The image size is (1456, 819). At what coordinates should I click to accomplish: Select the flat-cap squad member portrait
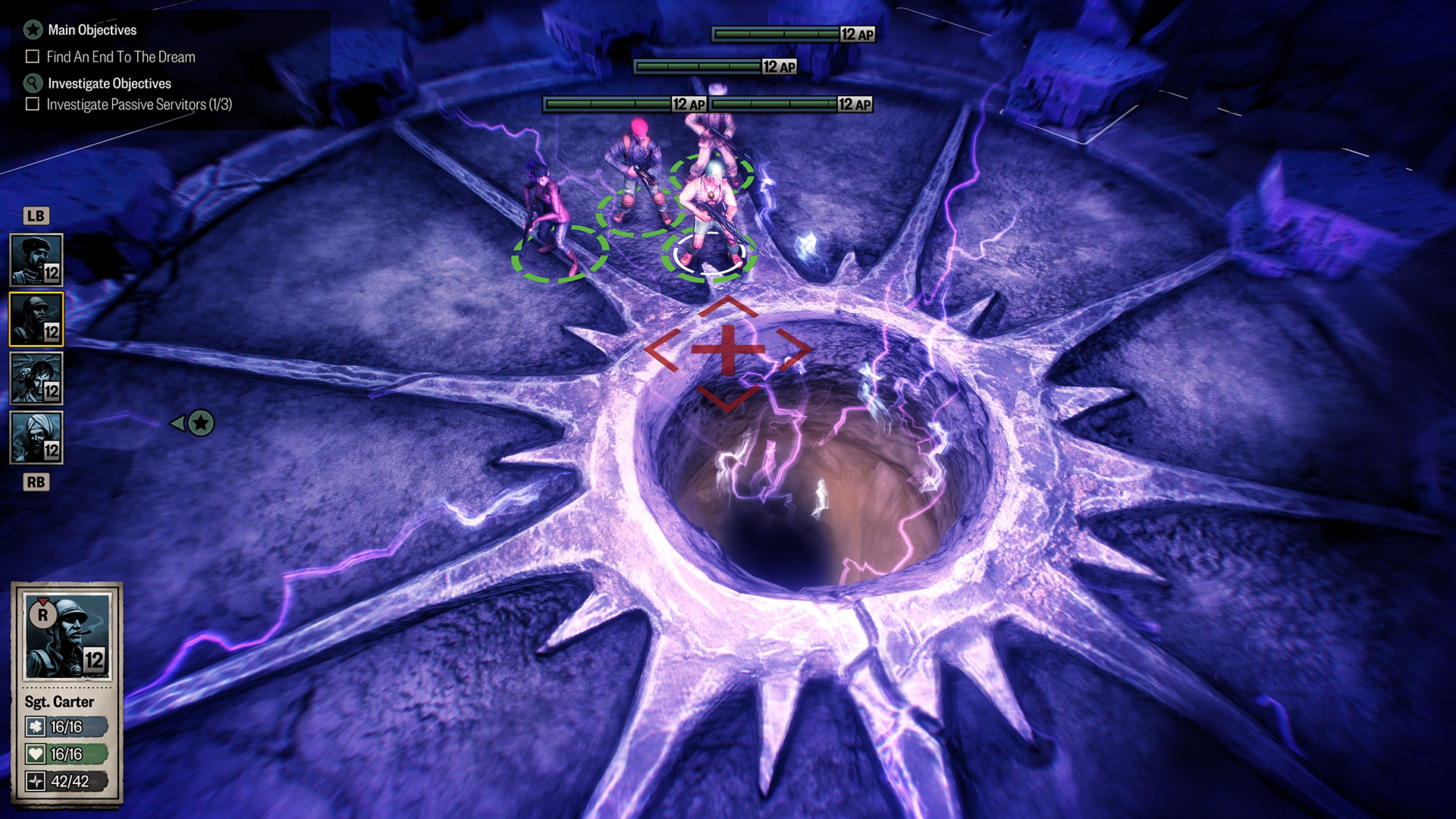[x=36, y=260]
